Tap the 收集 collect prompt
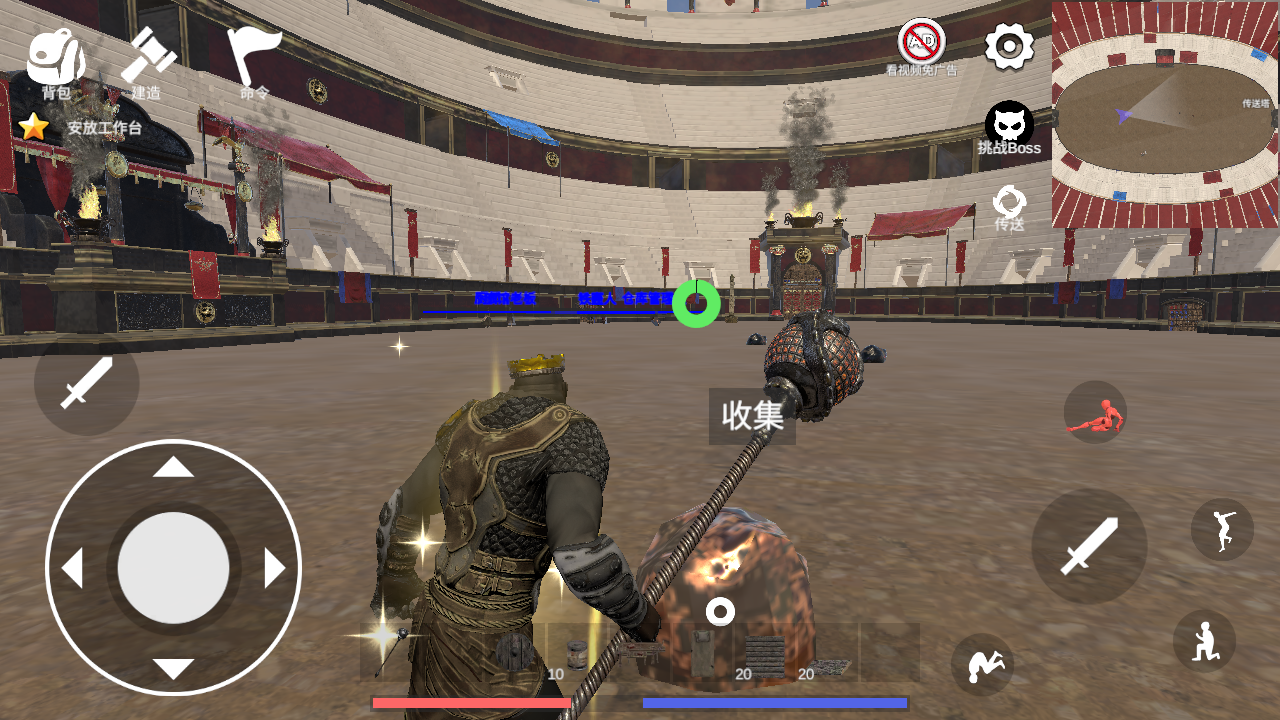The image size is (1280, 720). click(x=752, y=416)
